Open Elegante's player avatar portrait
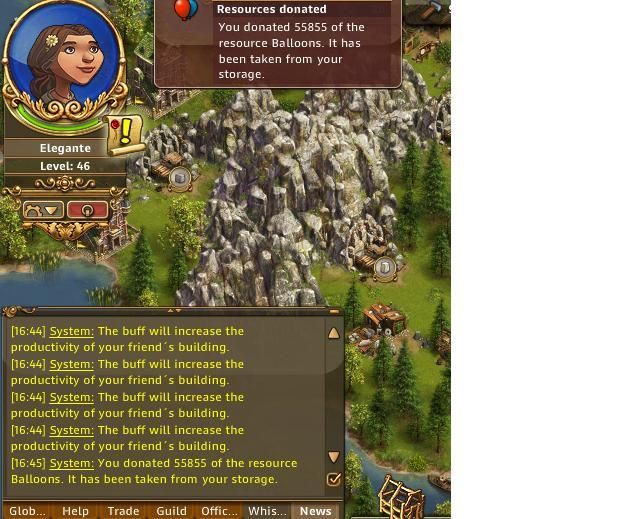This screenshot has width=640, height=519. (x=66, y=62)
